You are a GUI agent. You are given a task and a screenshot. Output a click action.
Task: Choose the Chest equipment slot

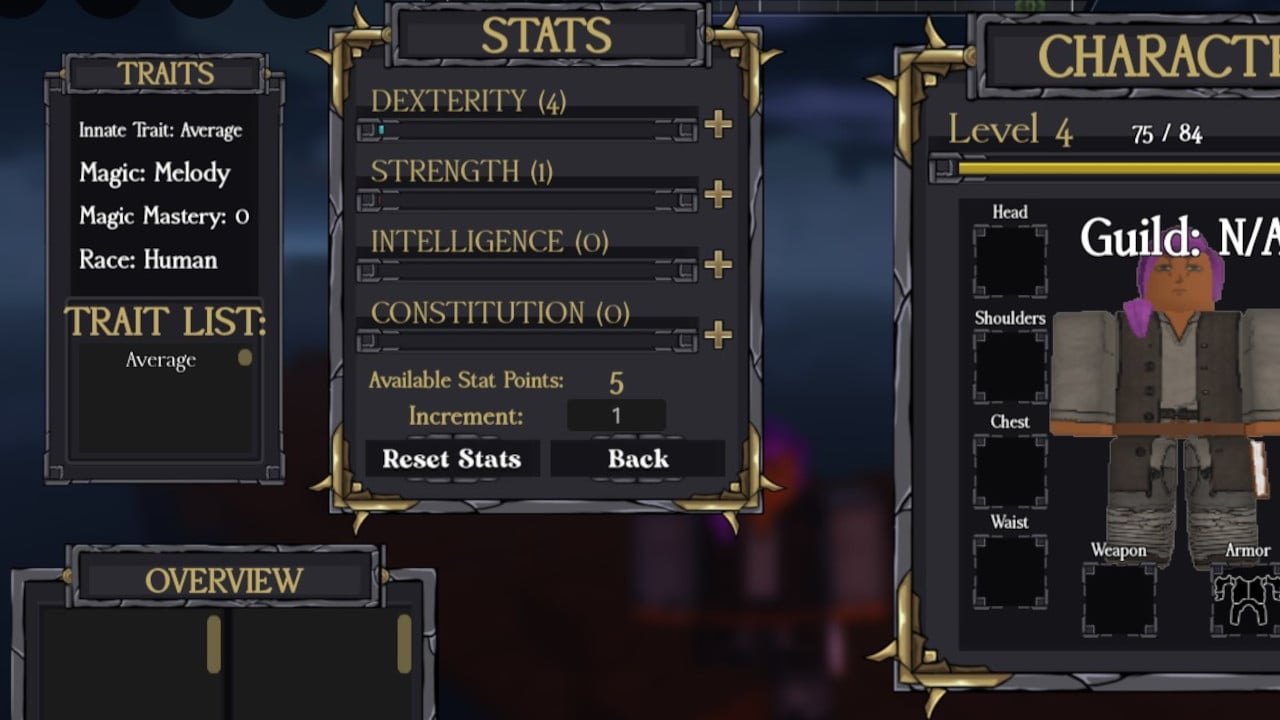[x=1010, y=471]
